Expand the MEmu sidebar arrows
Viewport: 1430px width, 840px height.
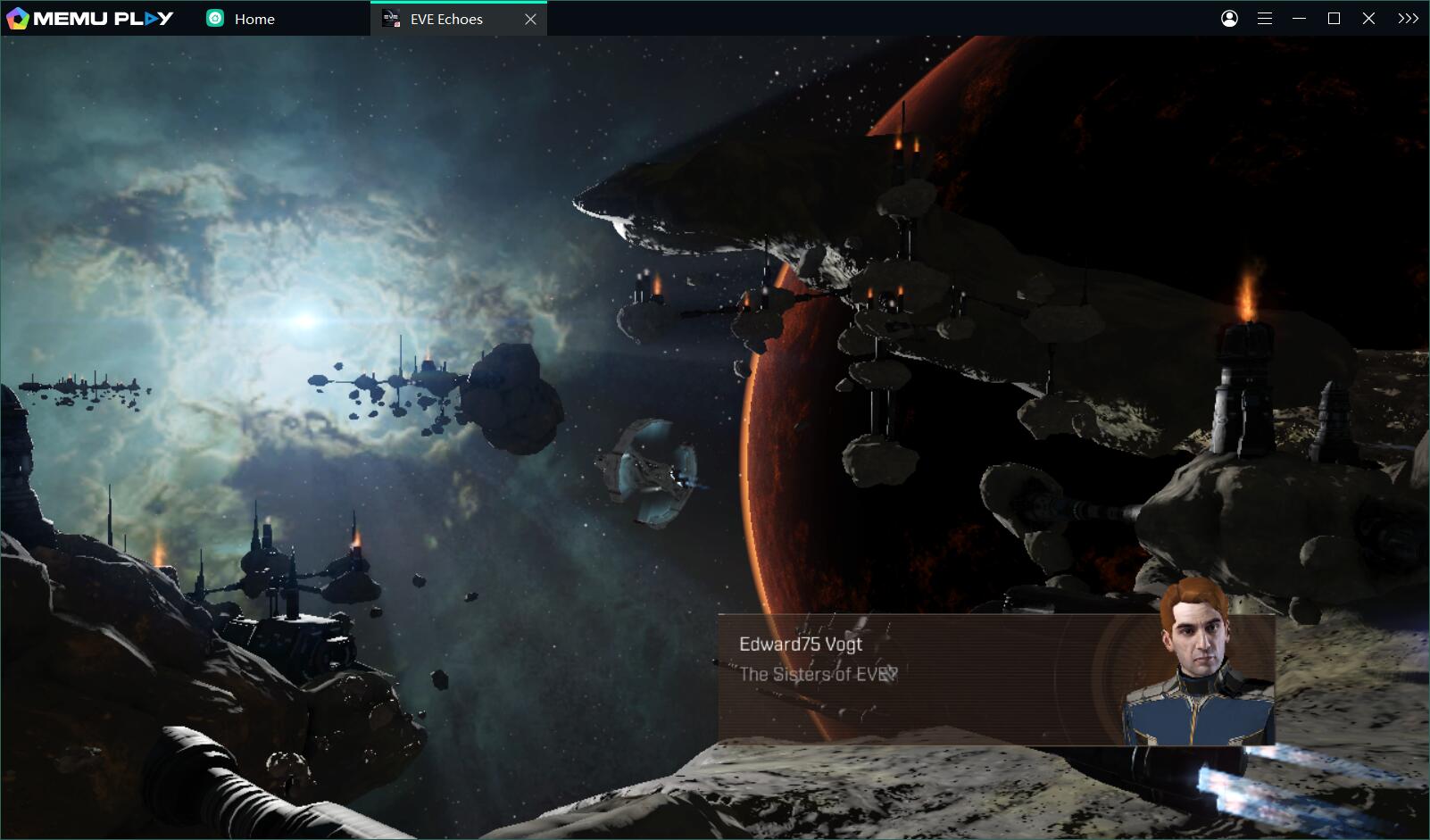click(x=1408, y=19)
